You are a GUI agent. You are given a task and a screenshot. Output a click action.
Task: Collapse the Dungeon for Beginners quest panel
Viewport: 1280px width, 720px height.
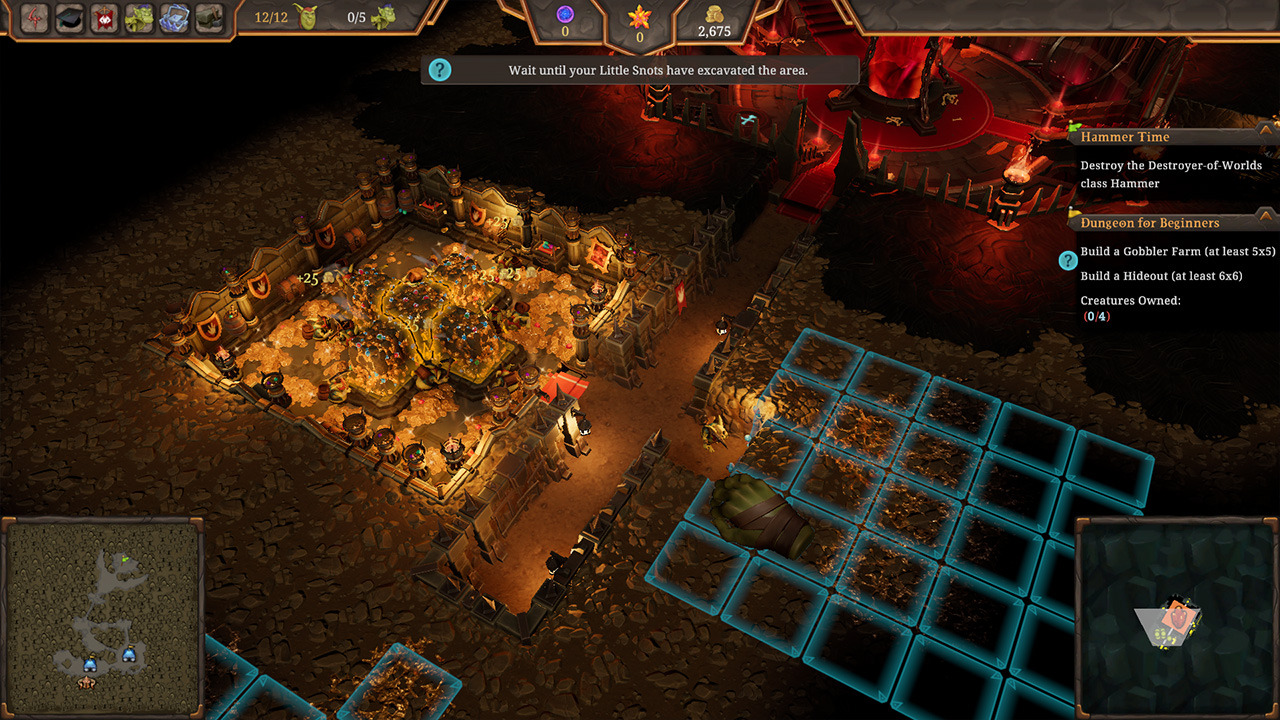coord(1266,217)
